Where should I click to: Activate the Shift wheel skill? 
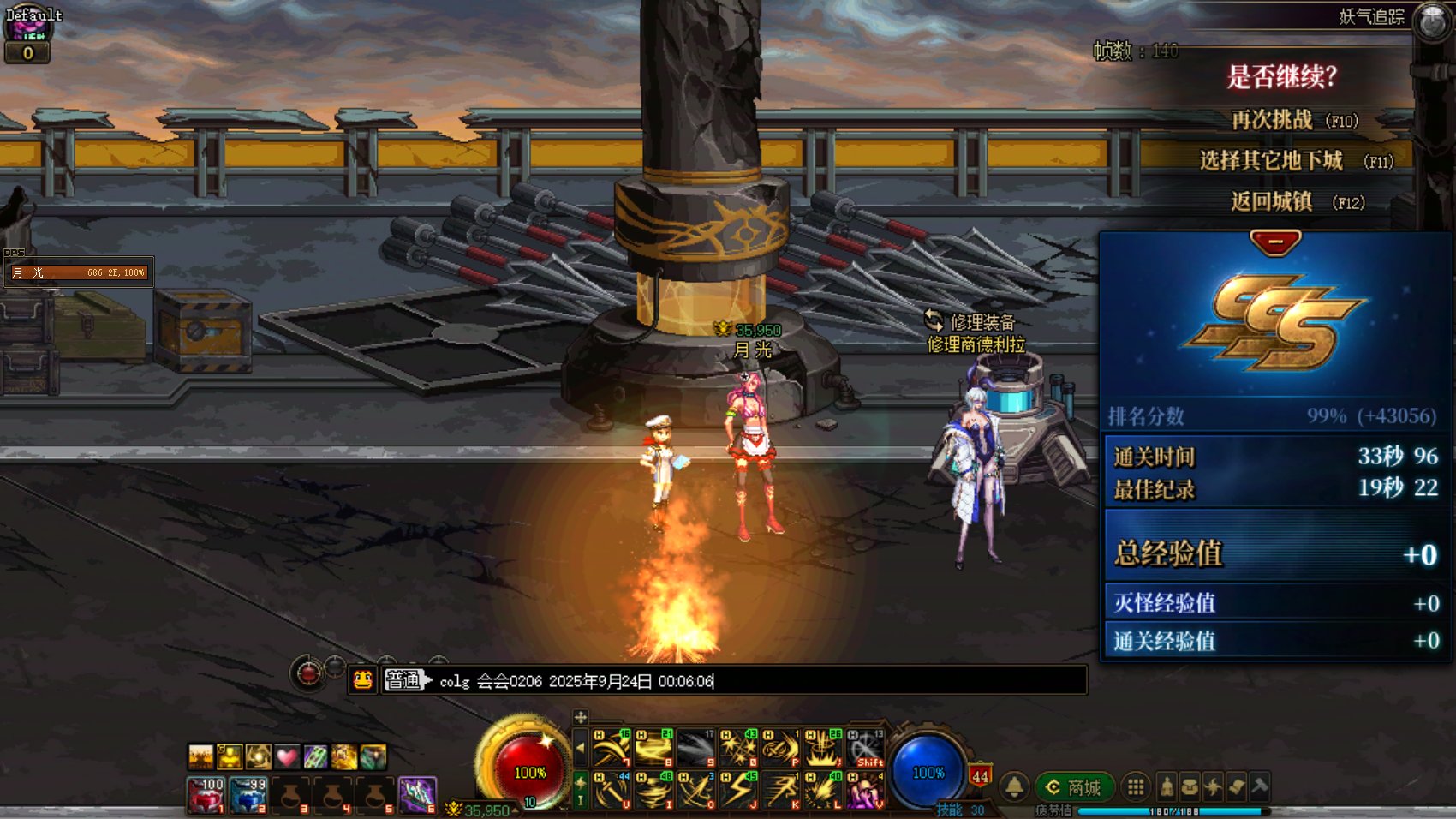(x=865, y=749)
